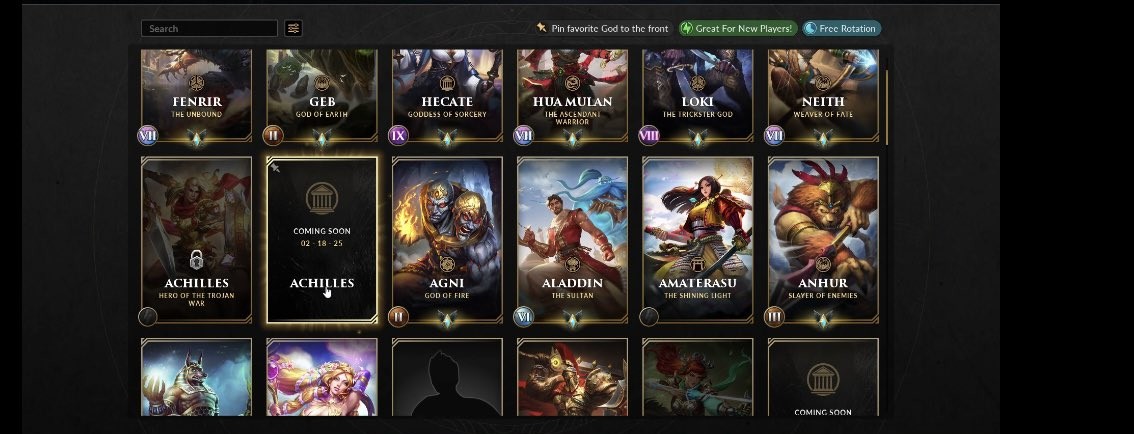Click the locked Achilles Hero of the Trojan War card
The width and height of the screenshot is (1134, 434).
(x=197, y=239)
